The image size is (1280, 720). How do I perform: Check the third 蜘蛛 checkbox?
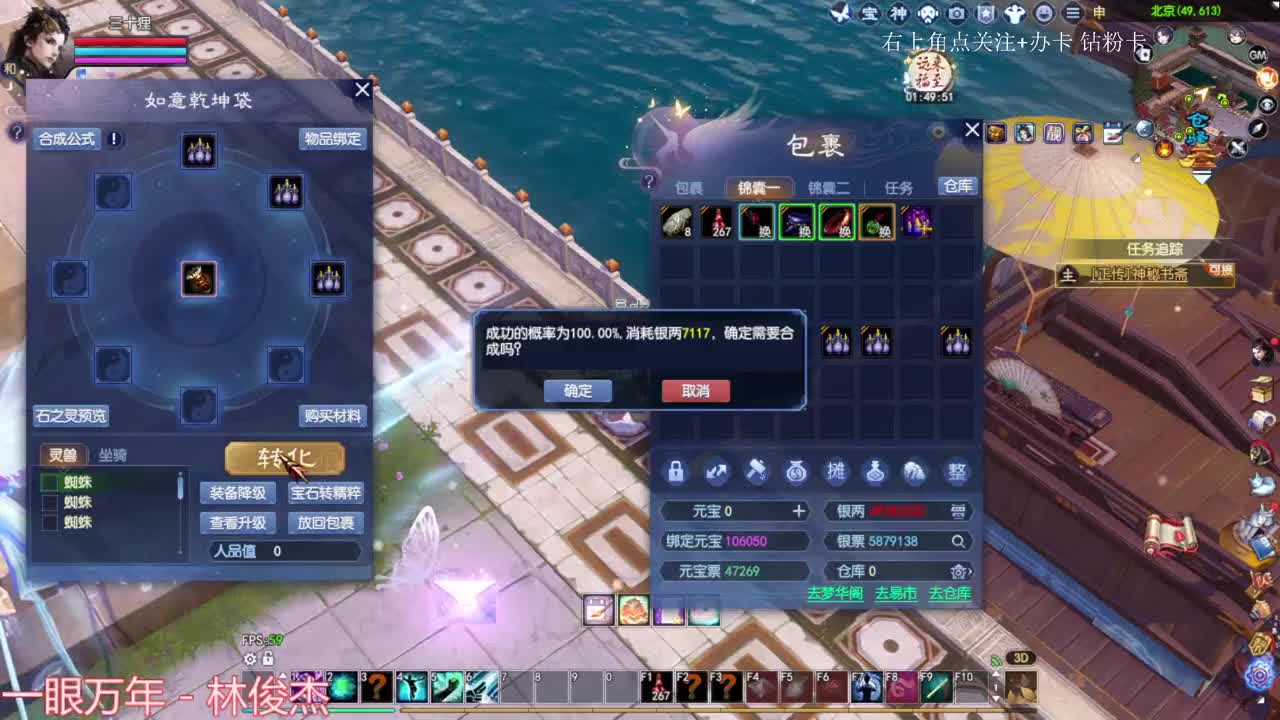(x=51, y=521)
